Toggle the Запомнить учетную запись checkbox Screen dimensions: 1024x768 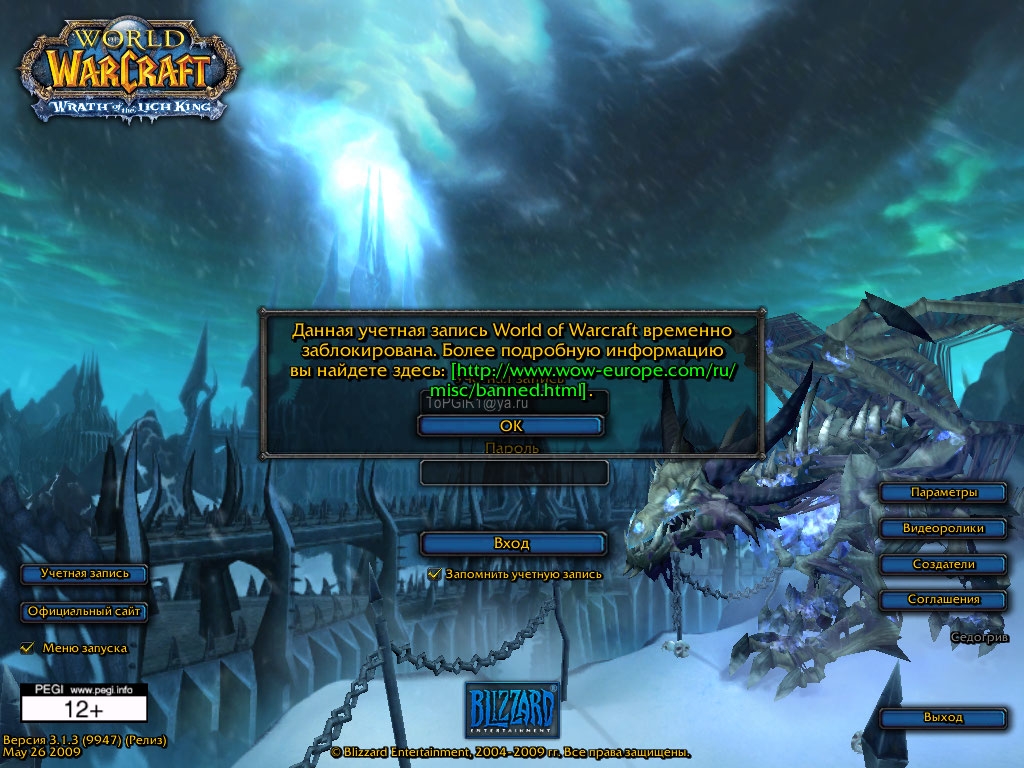(434, 574)
